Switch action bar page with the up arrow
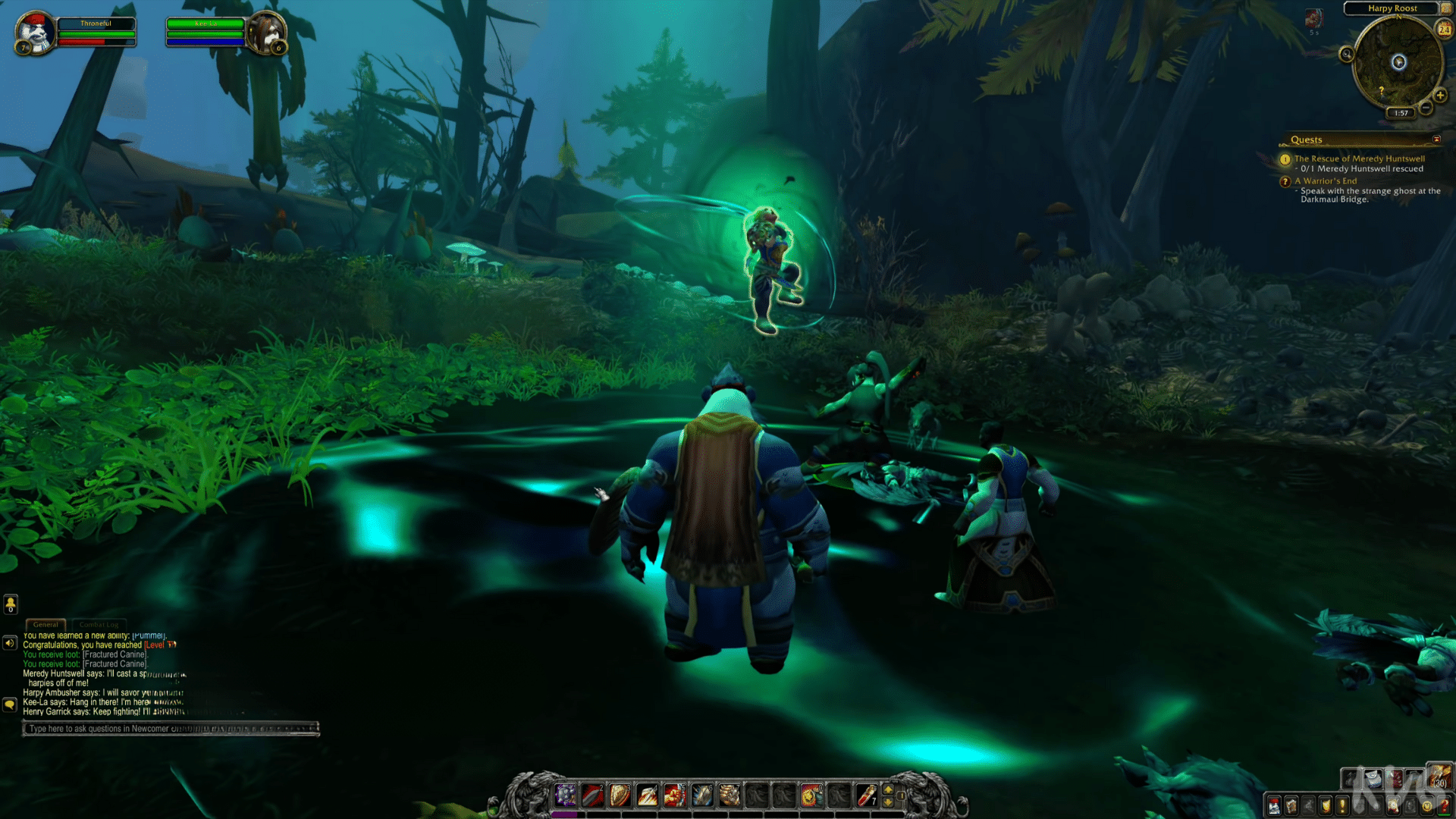Viewport: 1456px width, 819px height. tap(888, 789)
